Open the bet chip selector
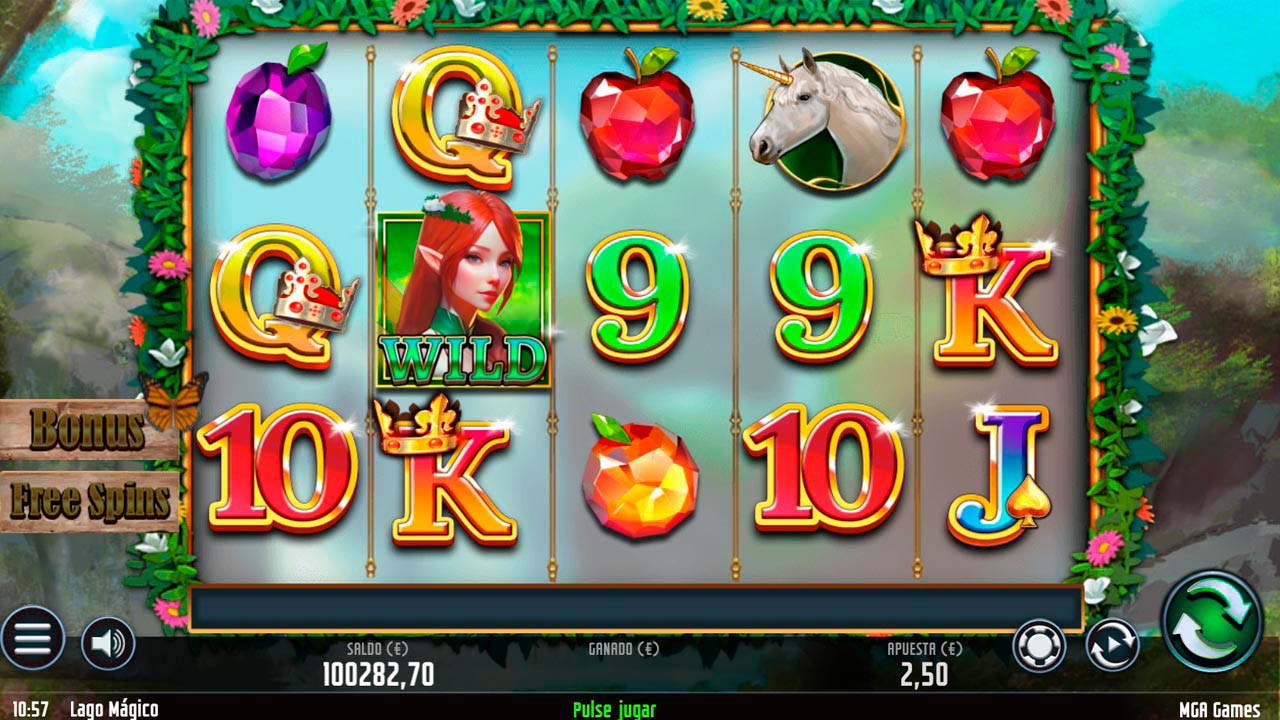The width and height of the screenshot is (1280, 720). (1038, 645)
